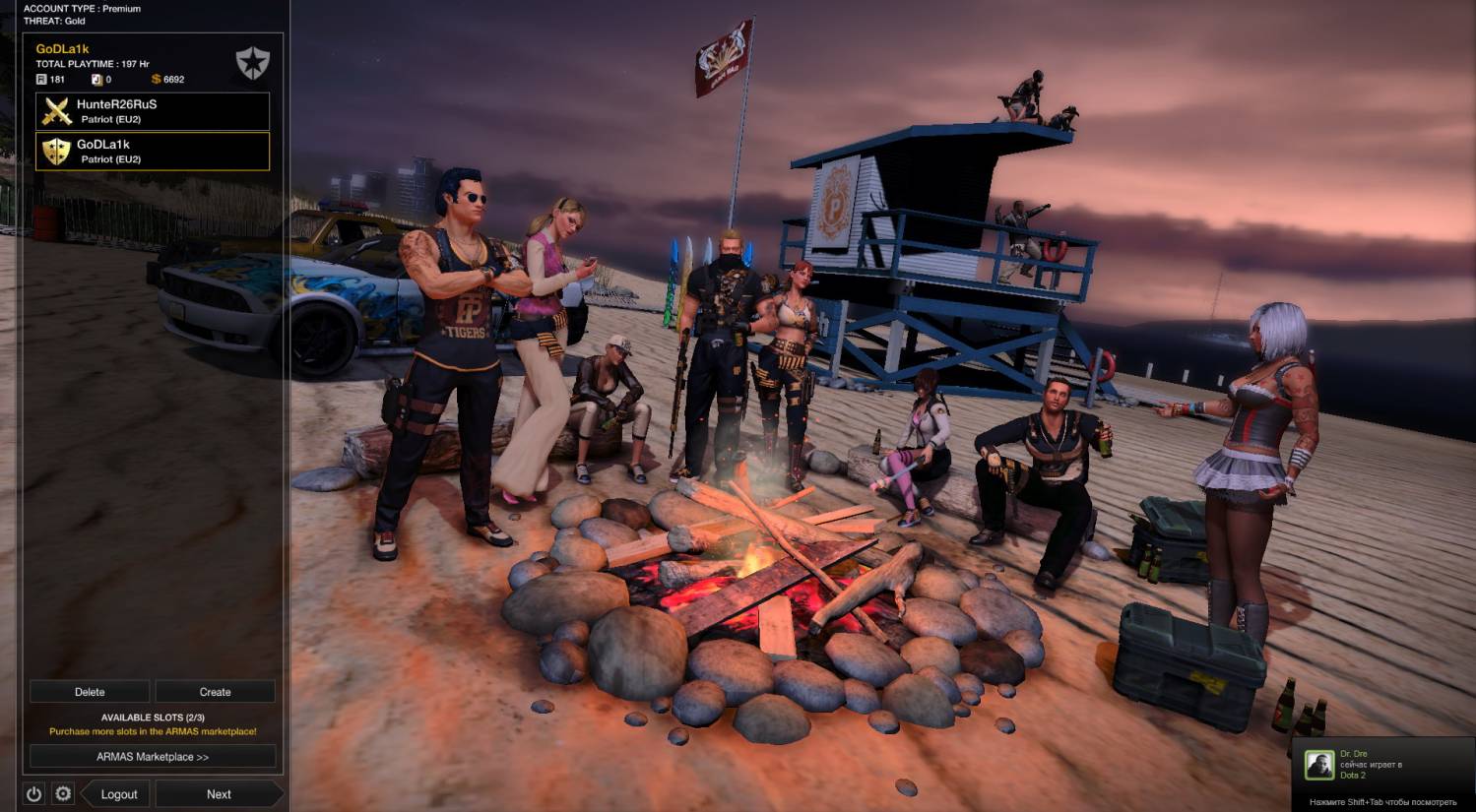1476x812 pixels.
Task: Select the HunteR26RuS character
Action: 153,111
